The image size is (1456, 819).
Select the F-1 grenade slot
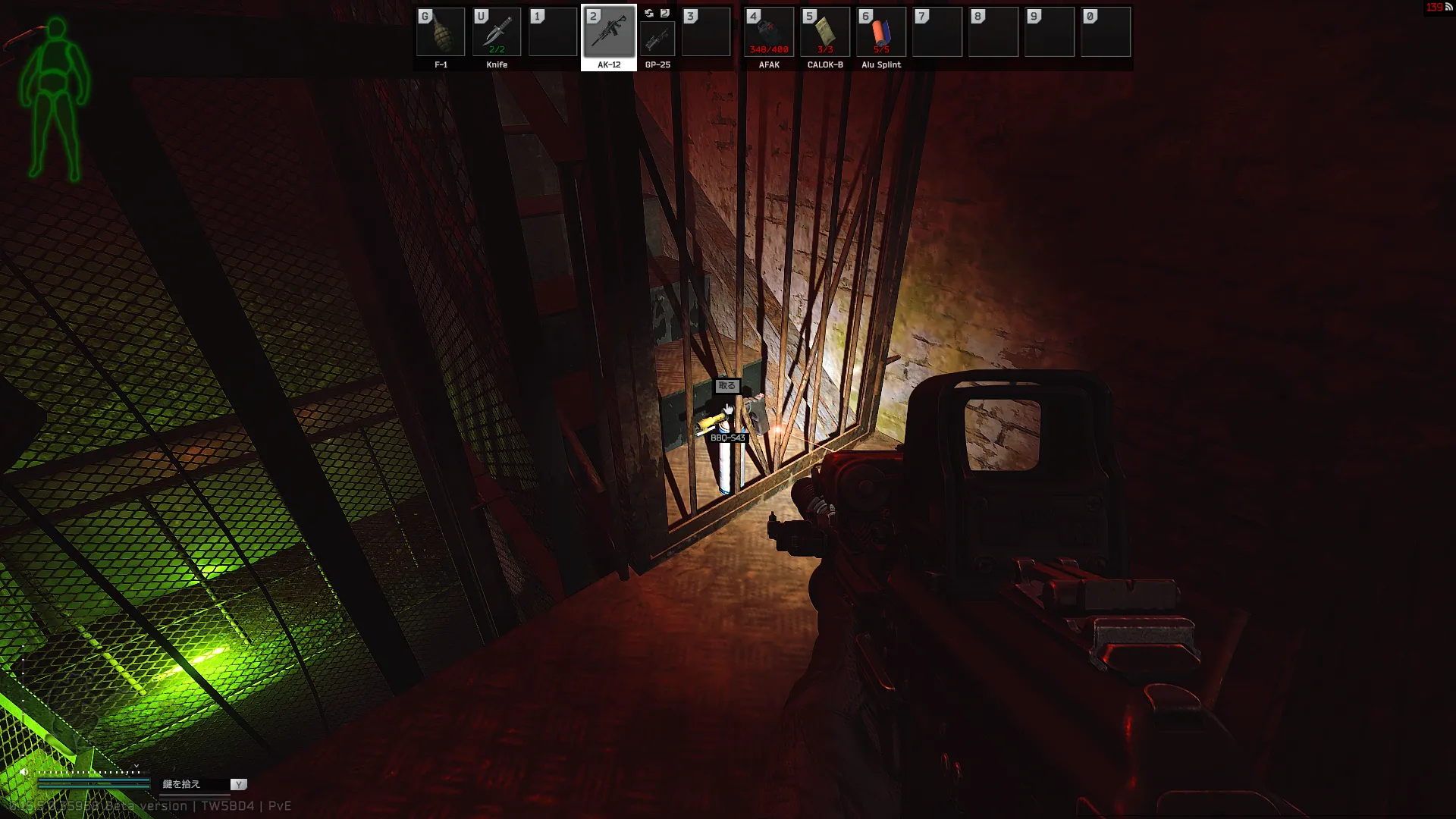(x=441, y=33)
